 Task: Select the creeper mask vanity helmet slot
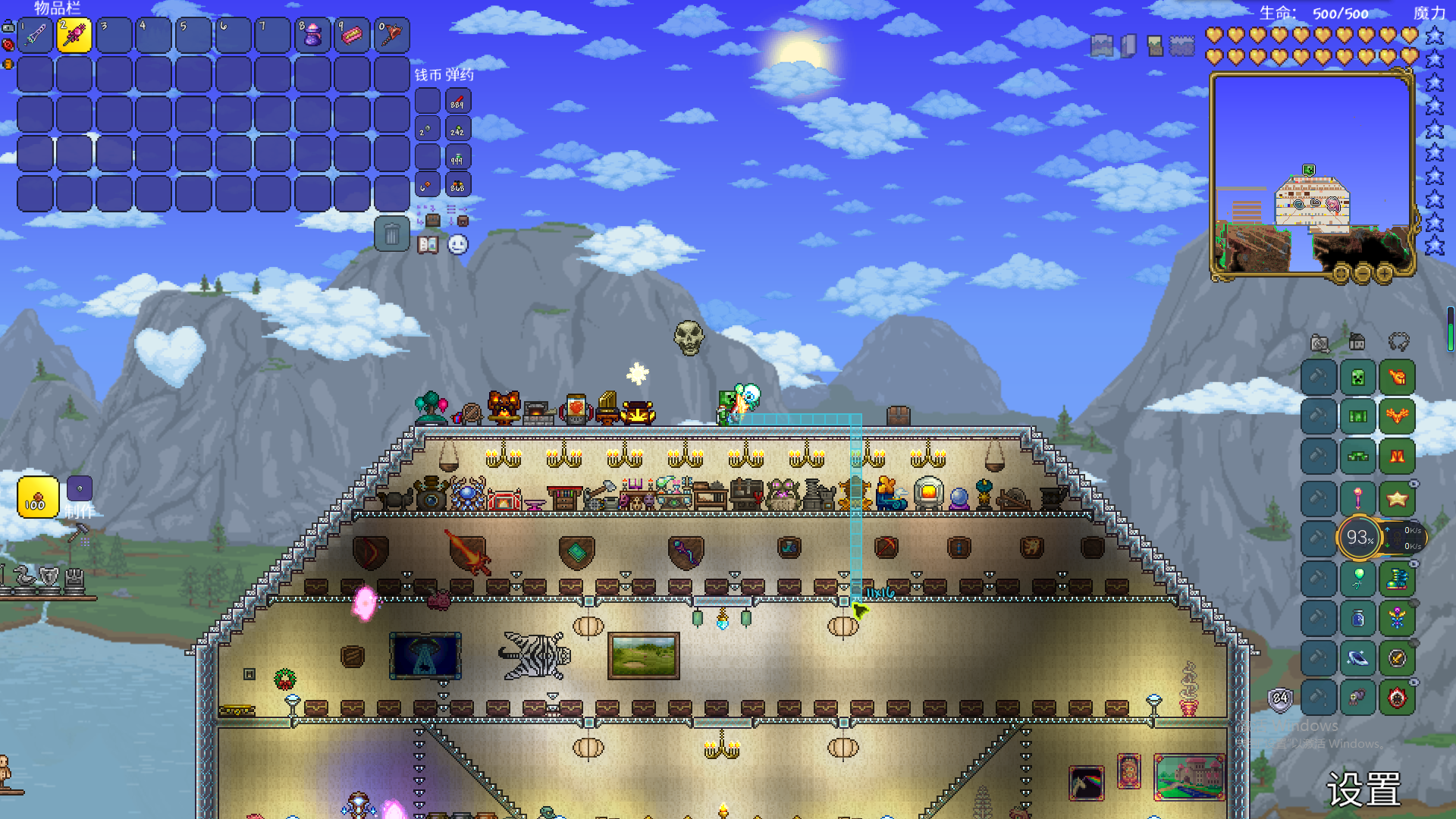coord(1357,378)
